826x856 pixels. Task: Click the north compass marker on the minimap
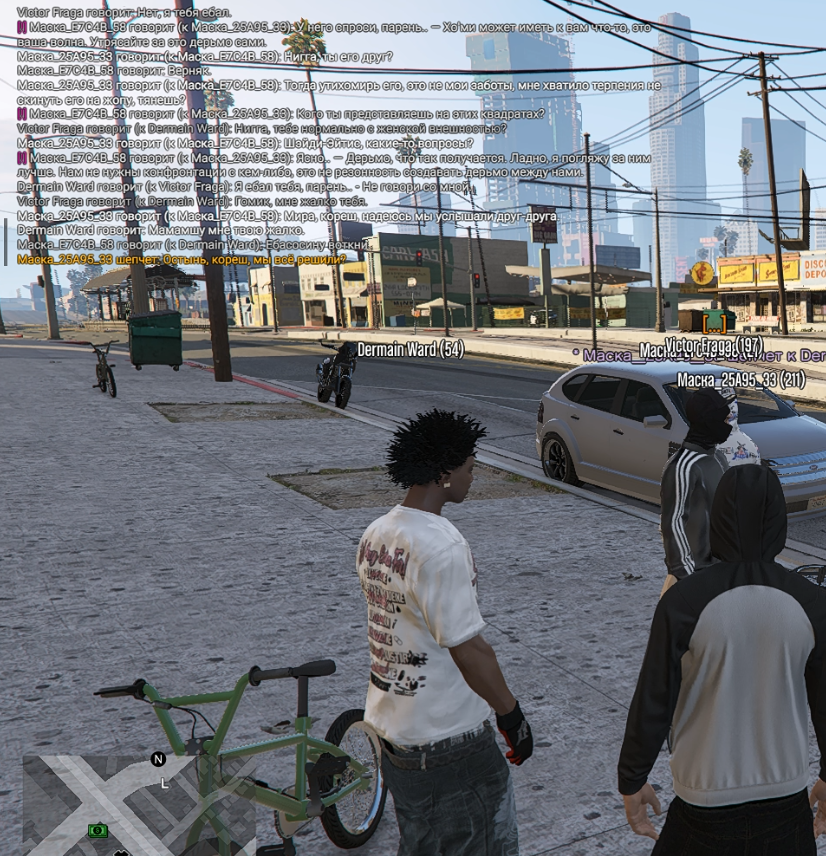[158, 759]
